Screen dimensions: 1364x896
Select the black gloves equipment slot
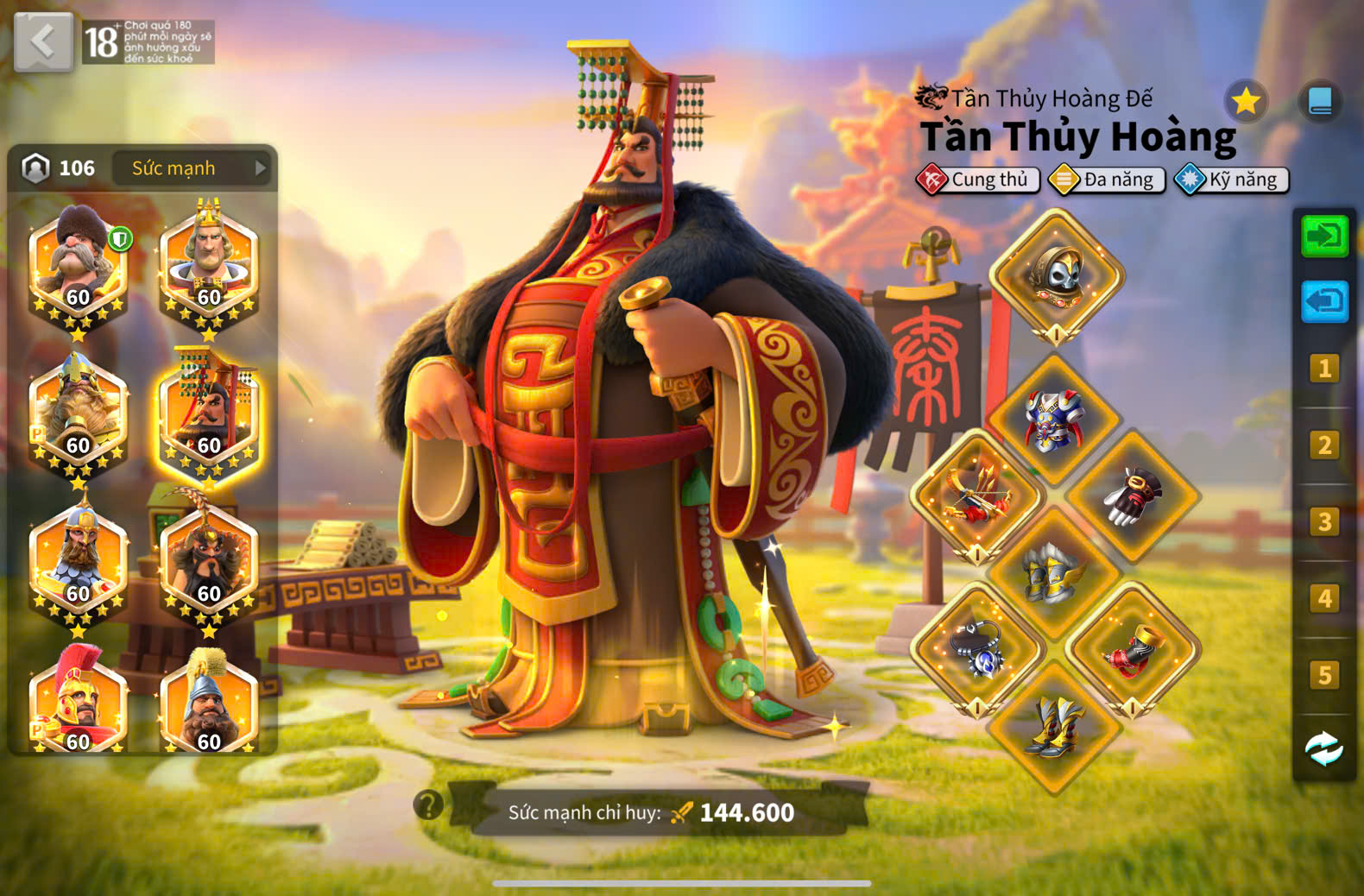click(1133, 496)
